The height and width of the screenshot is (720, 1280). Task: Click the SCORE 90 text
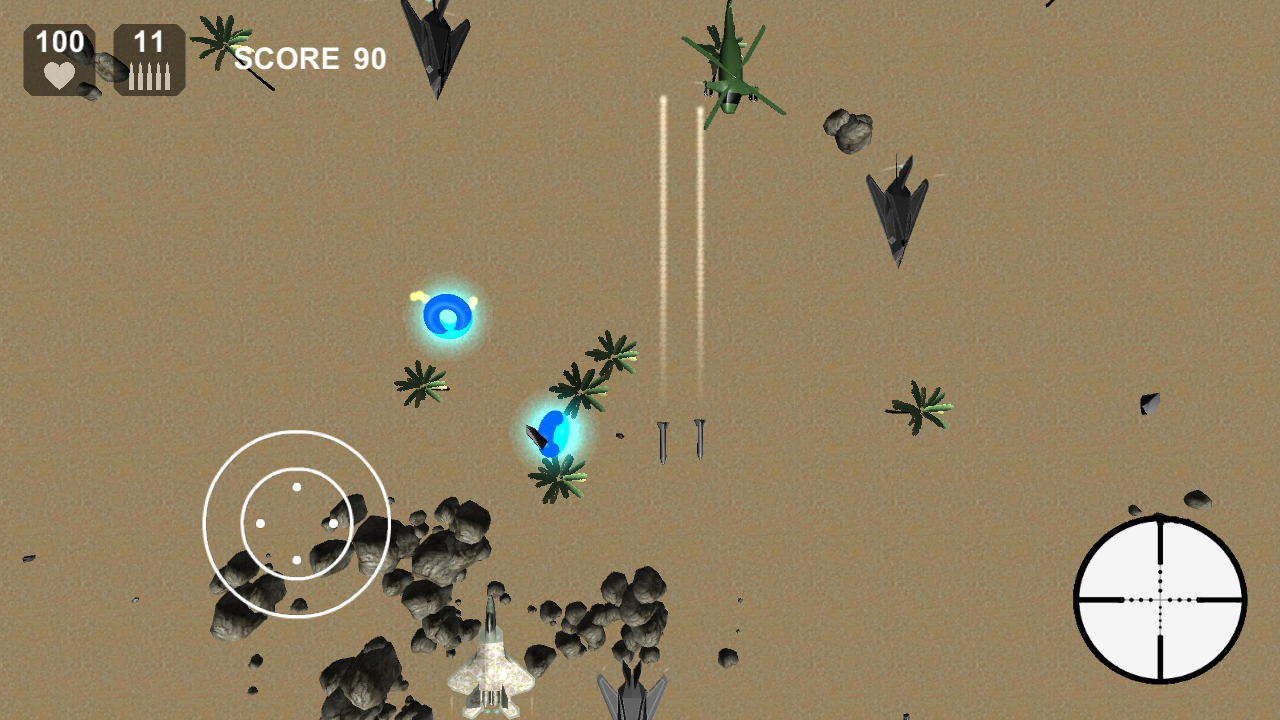coord(310,59)
